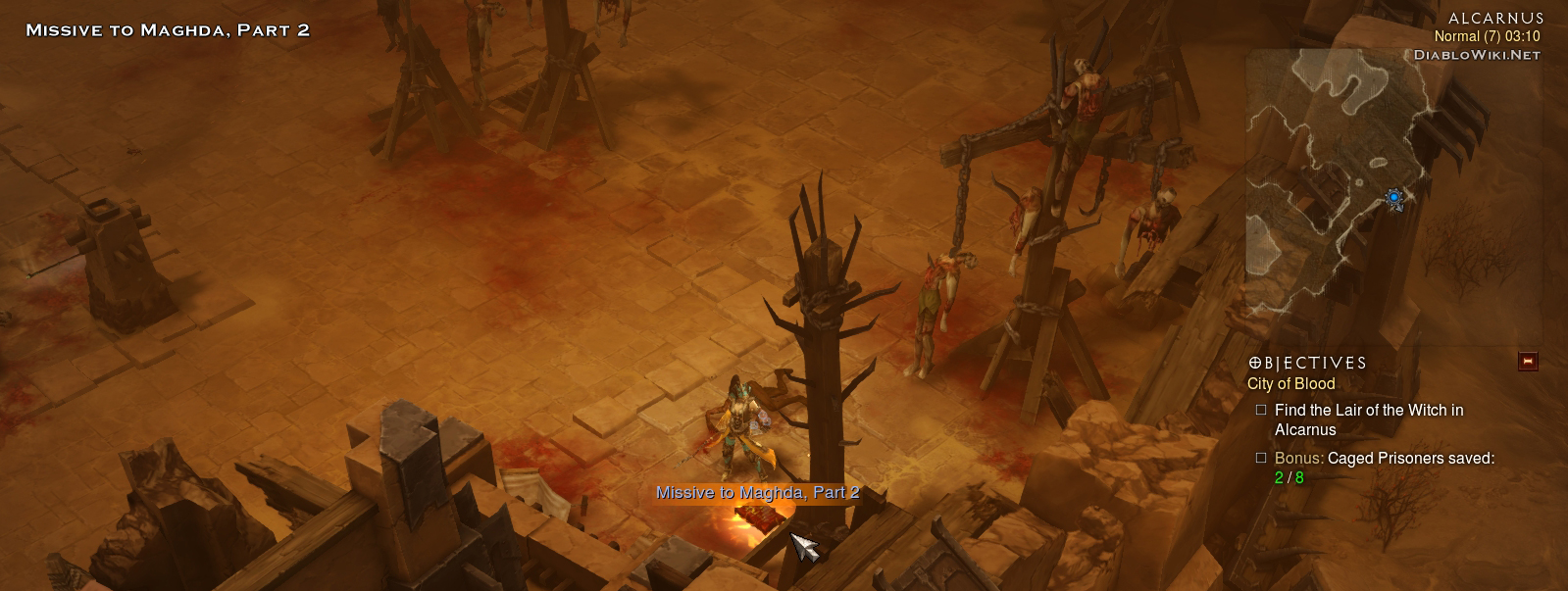Pick up the Missive to Maghda, Part 2 label

[757, 493]
